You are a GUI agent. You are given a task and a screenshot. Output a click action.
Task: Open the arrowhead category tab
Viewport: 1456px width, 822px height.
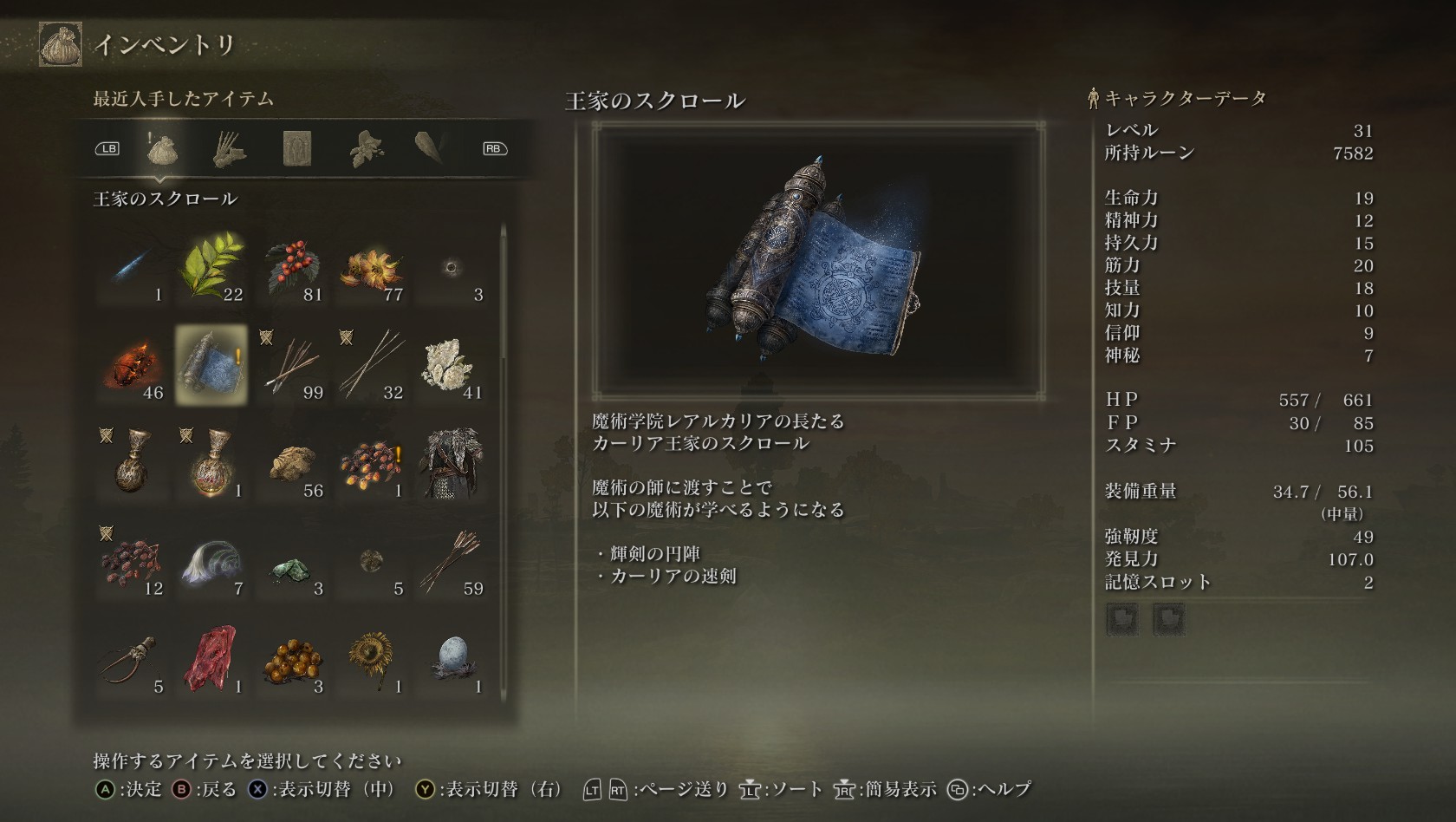coord(430,149)
